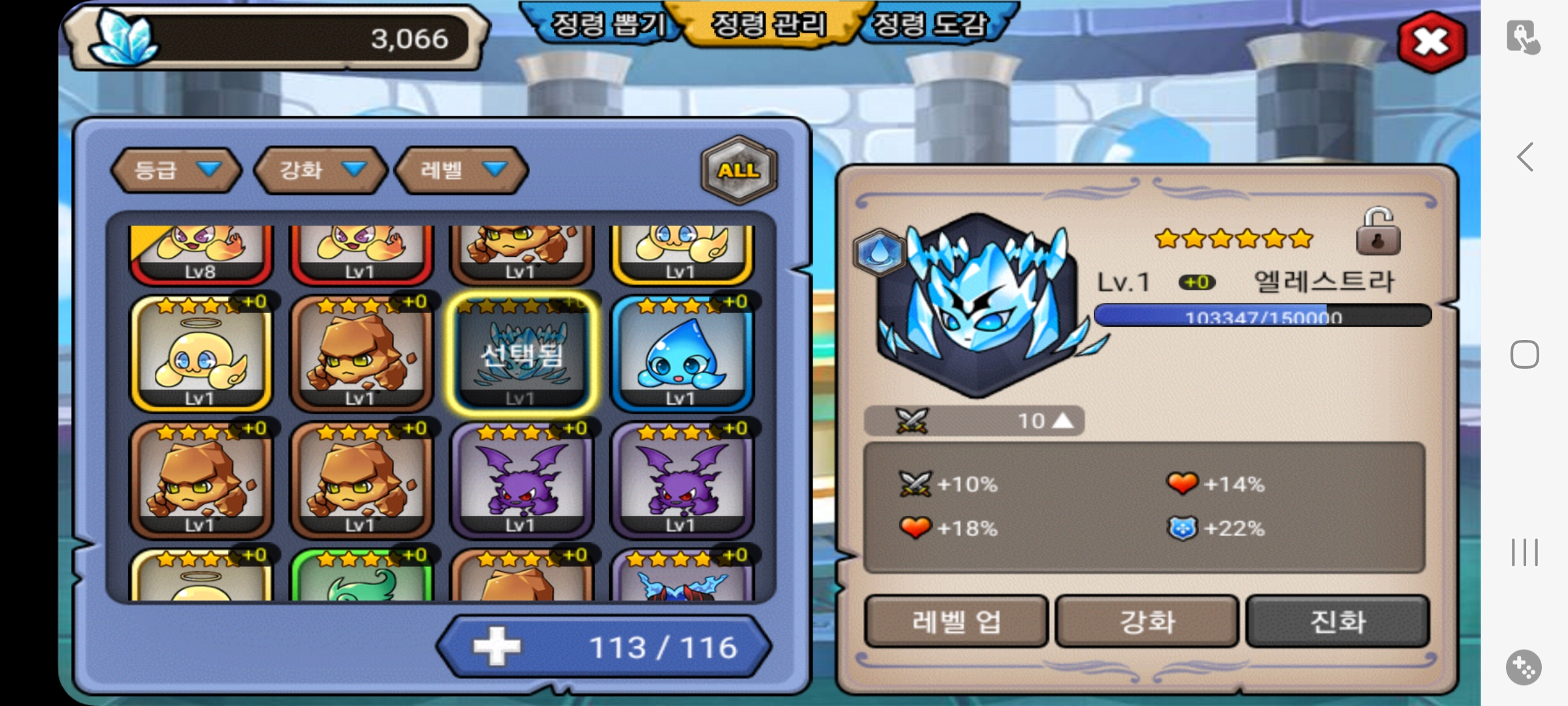Open the 정령 관리 tab
Viewport: 1568px width, 706px height.
(768, 26)
